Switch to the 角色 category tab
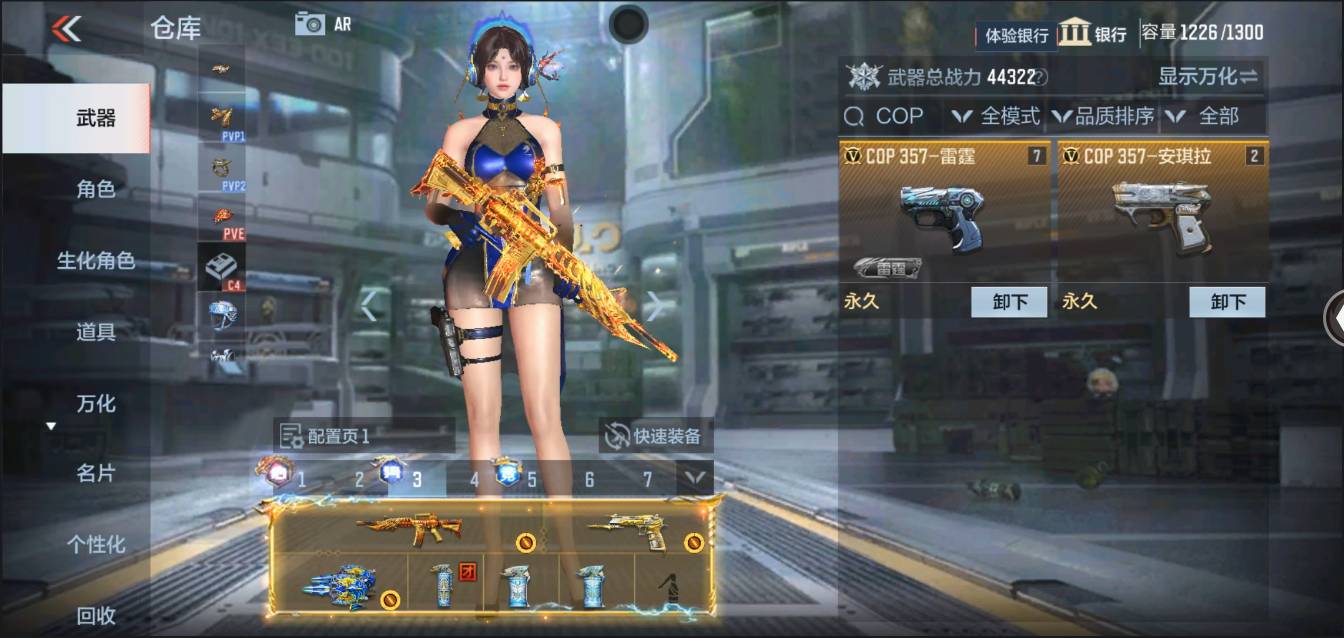This screenshot has width=1344, height=638. [96, 189]
